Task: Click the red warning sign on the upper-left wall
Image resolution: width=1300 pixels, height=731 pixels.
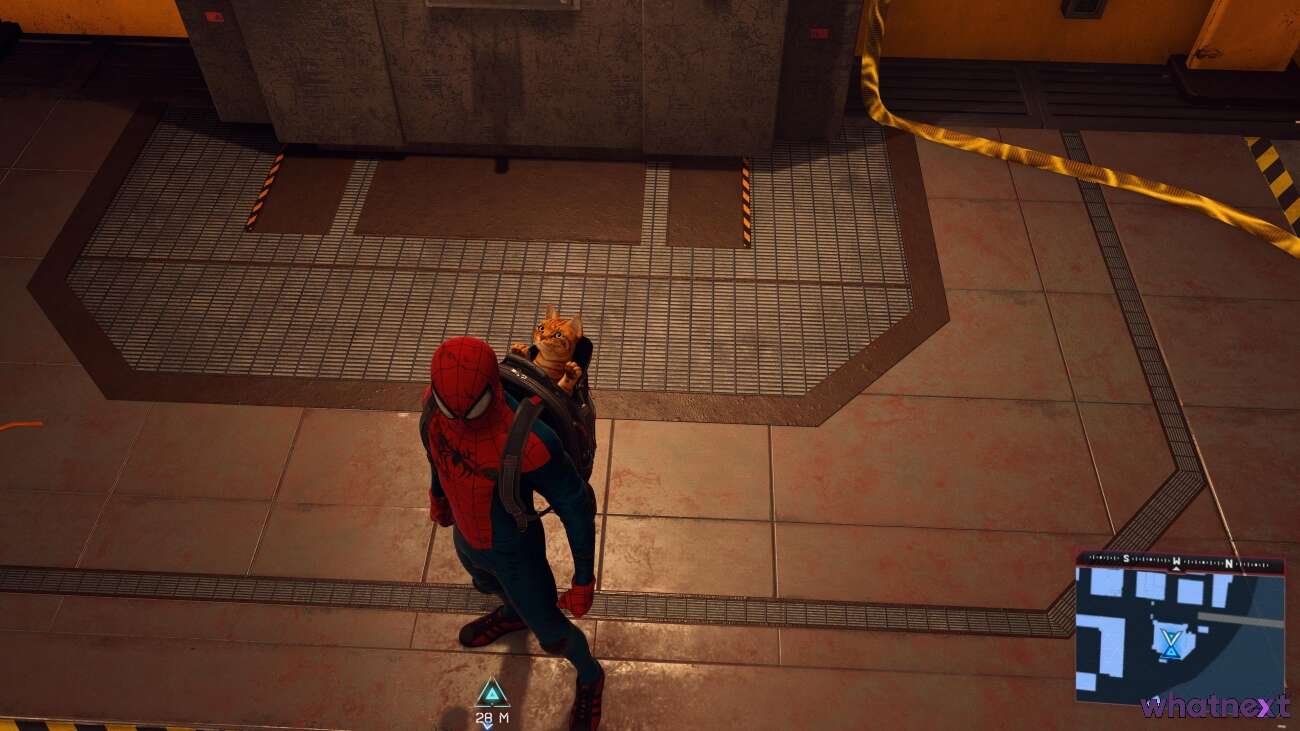Action: click(213, 14)
